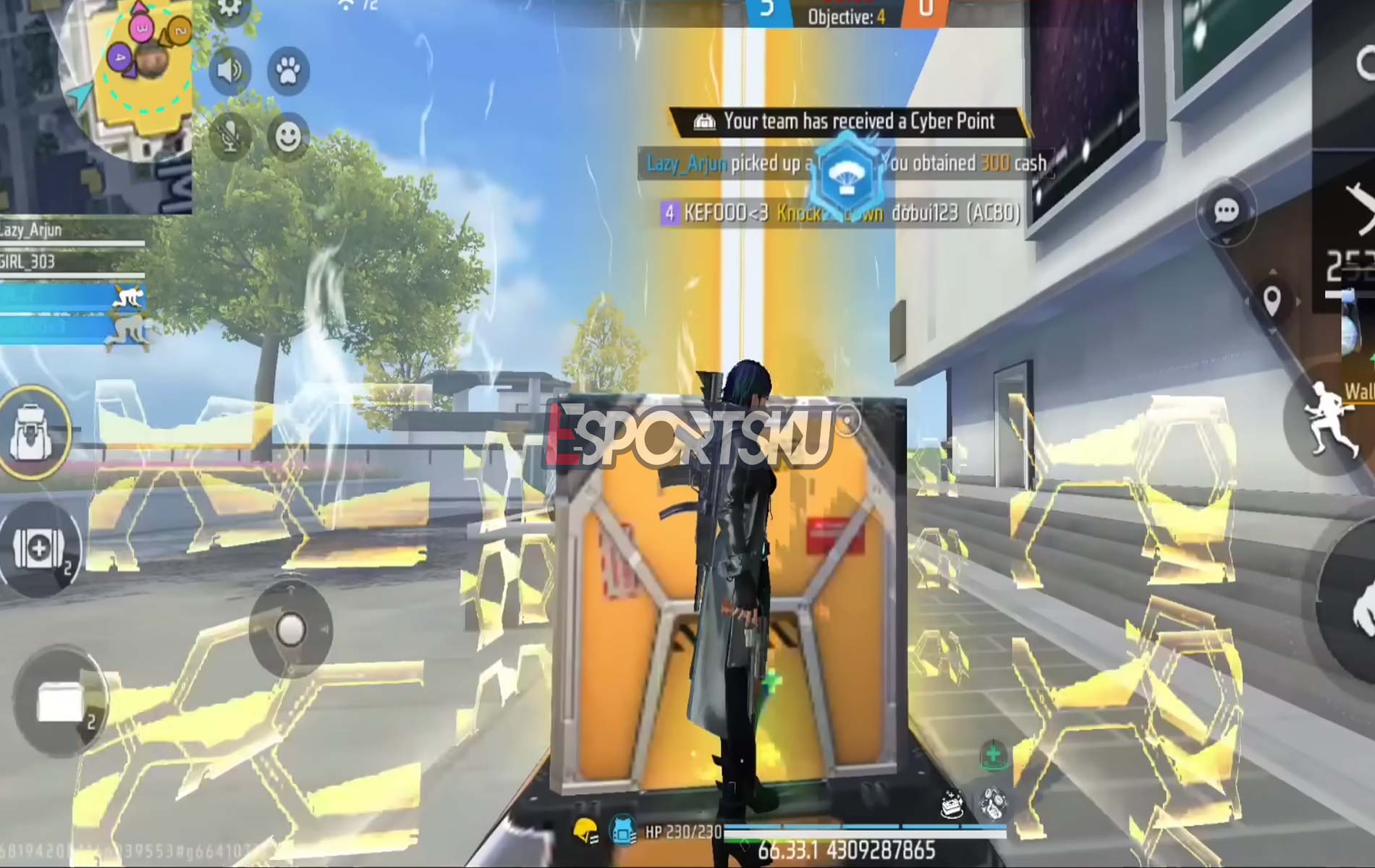
Task: Tap the green revive plus icon
Action: pyautogui.click(x=994, y=754)
